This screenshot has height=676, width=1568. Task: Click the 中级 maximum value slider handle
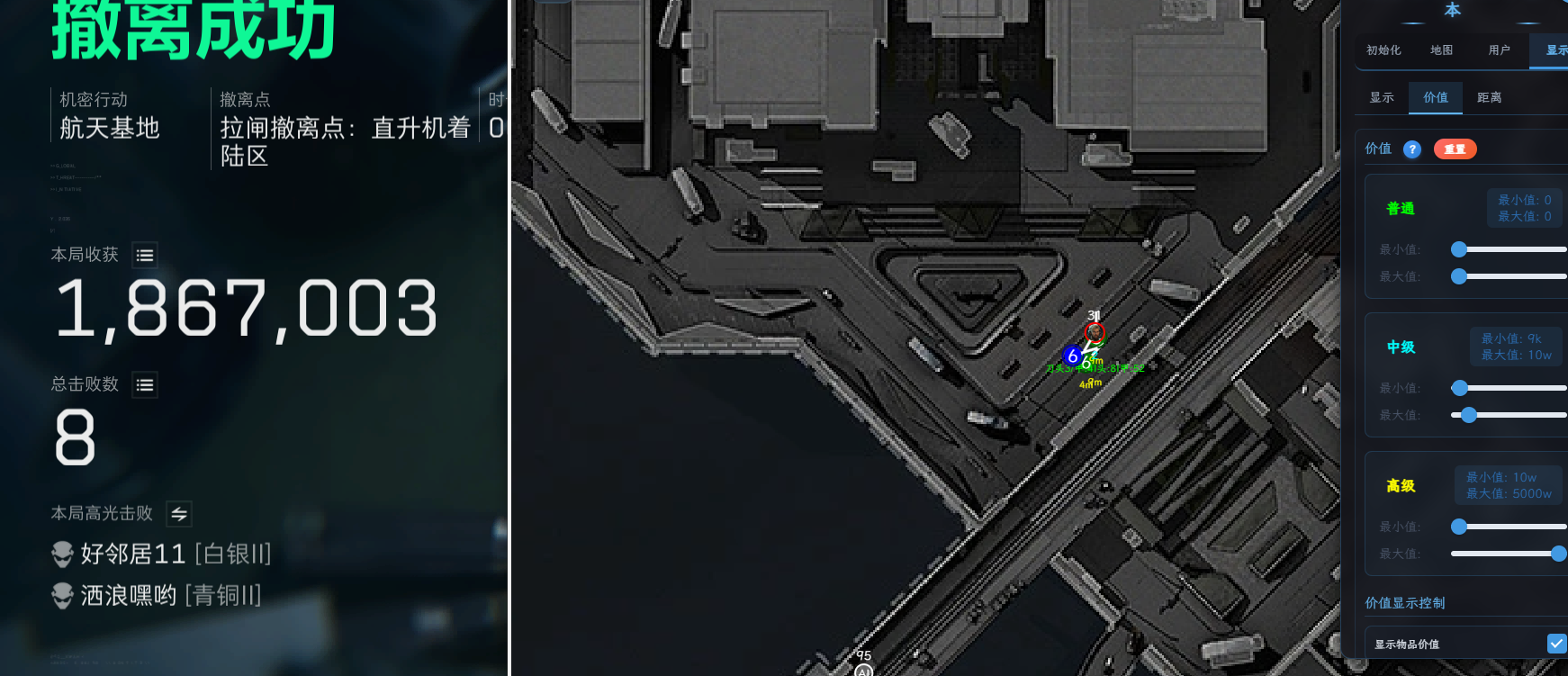click(1469, 415)
